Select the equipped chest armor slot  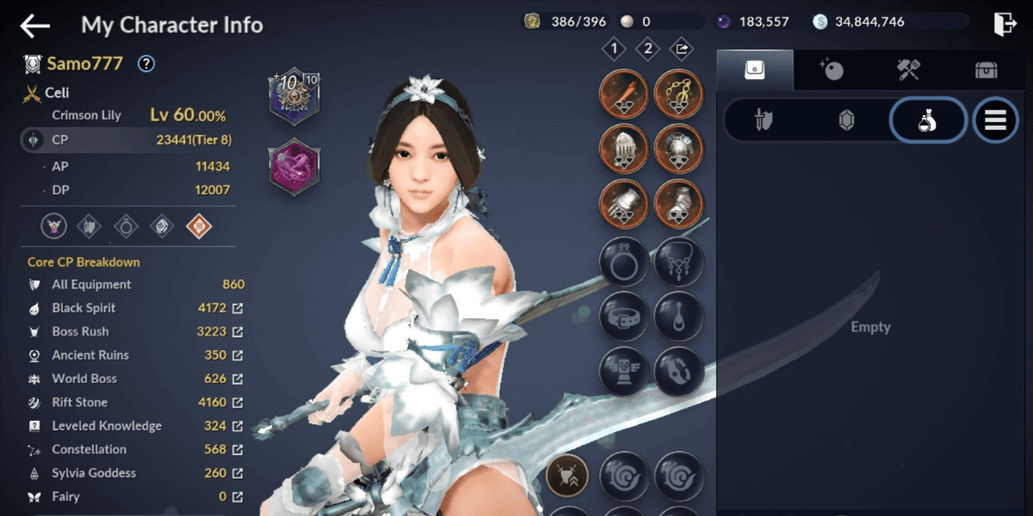(x=678, y=149)
